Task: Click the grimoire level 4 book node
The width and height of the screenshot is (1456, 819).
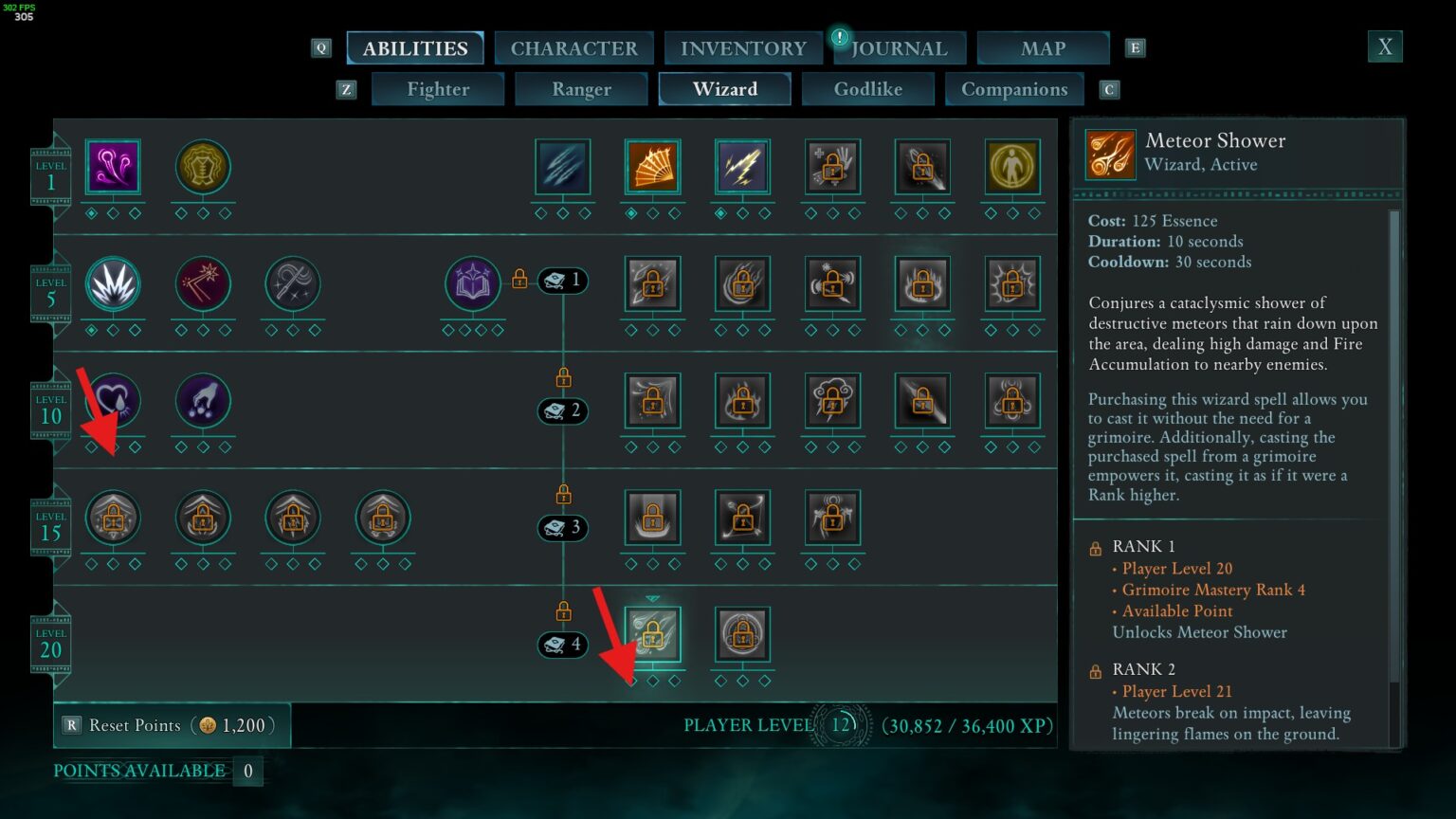Action: click(563, 644)
